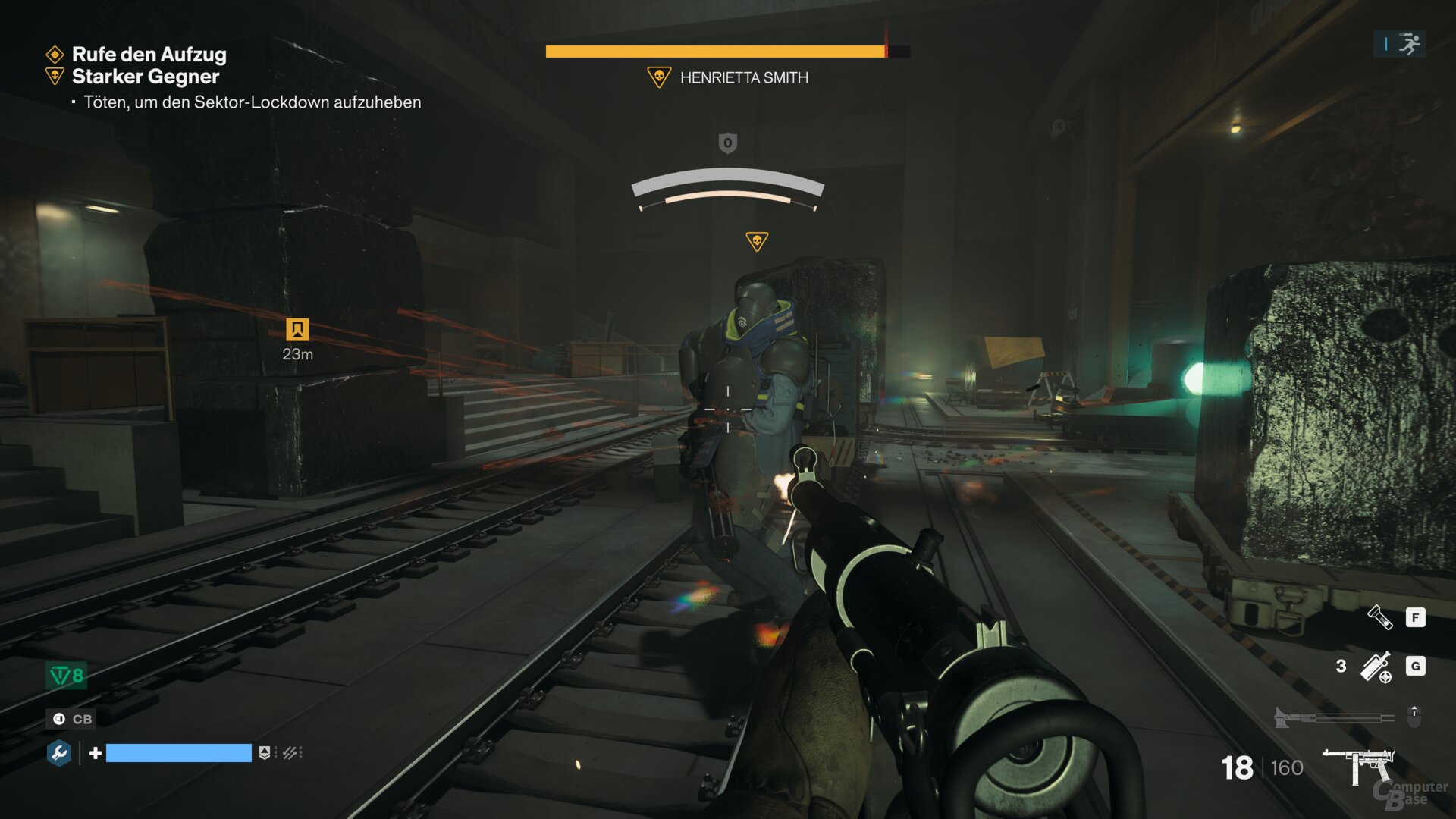
Task: Click the skull marker above the enemy
Action: pos(756,242)
